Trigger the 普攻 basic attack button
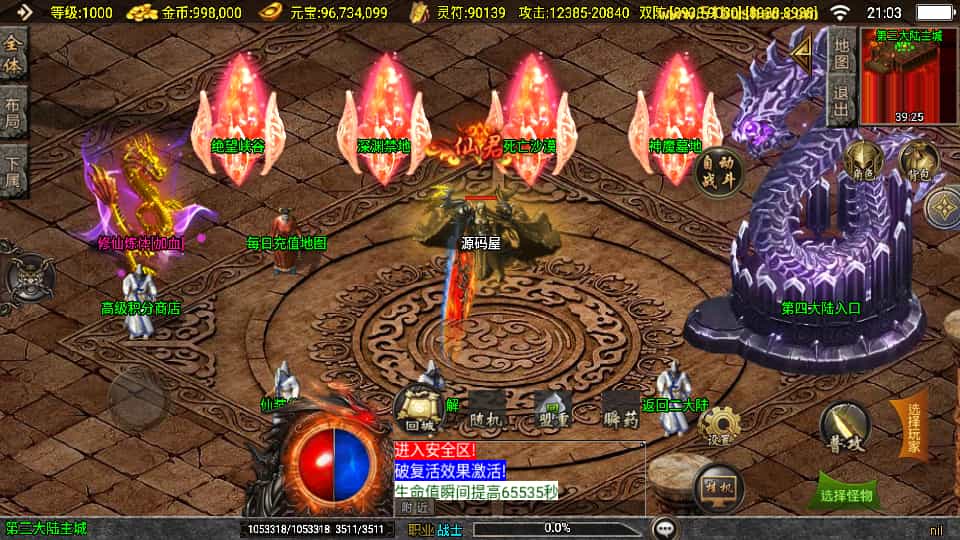 click(845, 427)
